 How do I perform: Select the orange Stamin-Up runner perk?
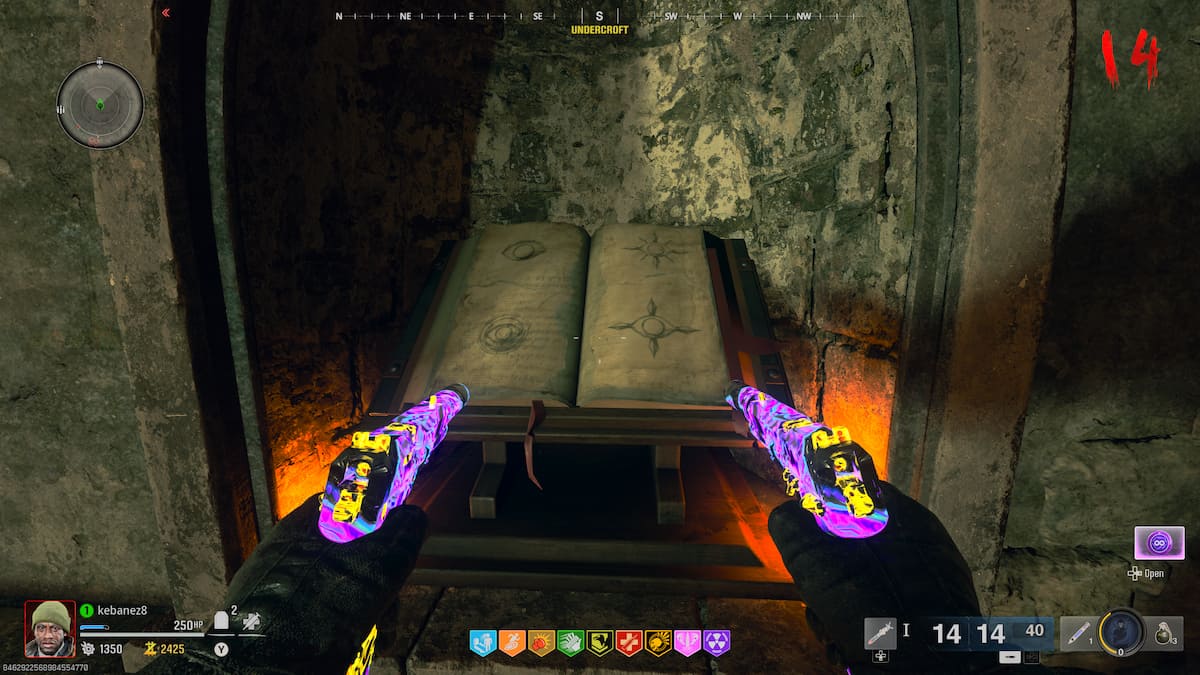point(512,643)
